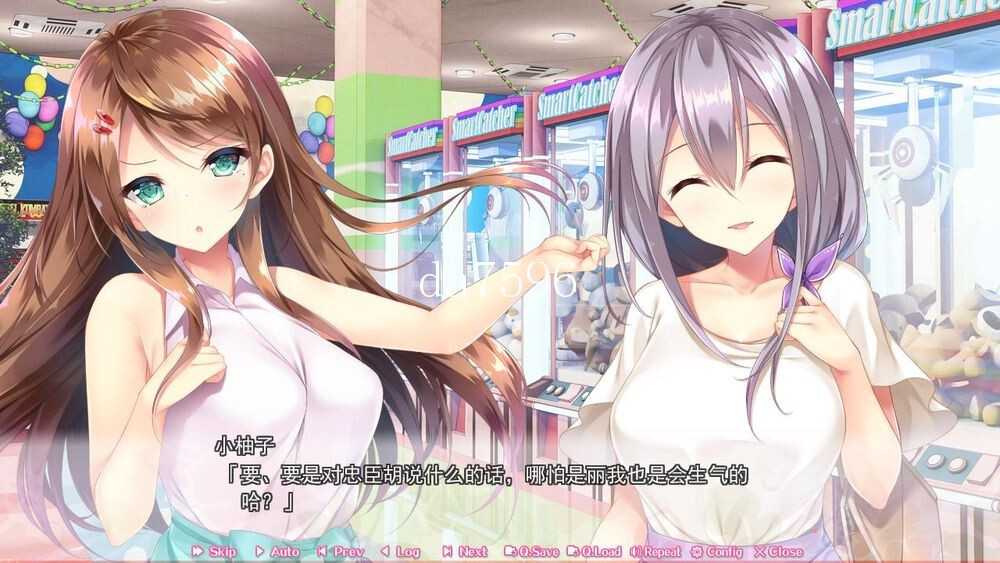Close the dialogue text window
The image size is (1000, 563).
(x=778, y=551)
